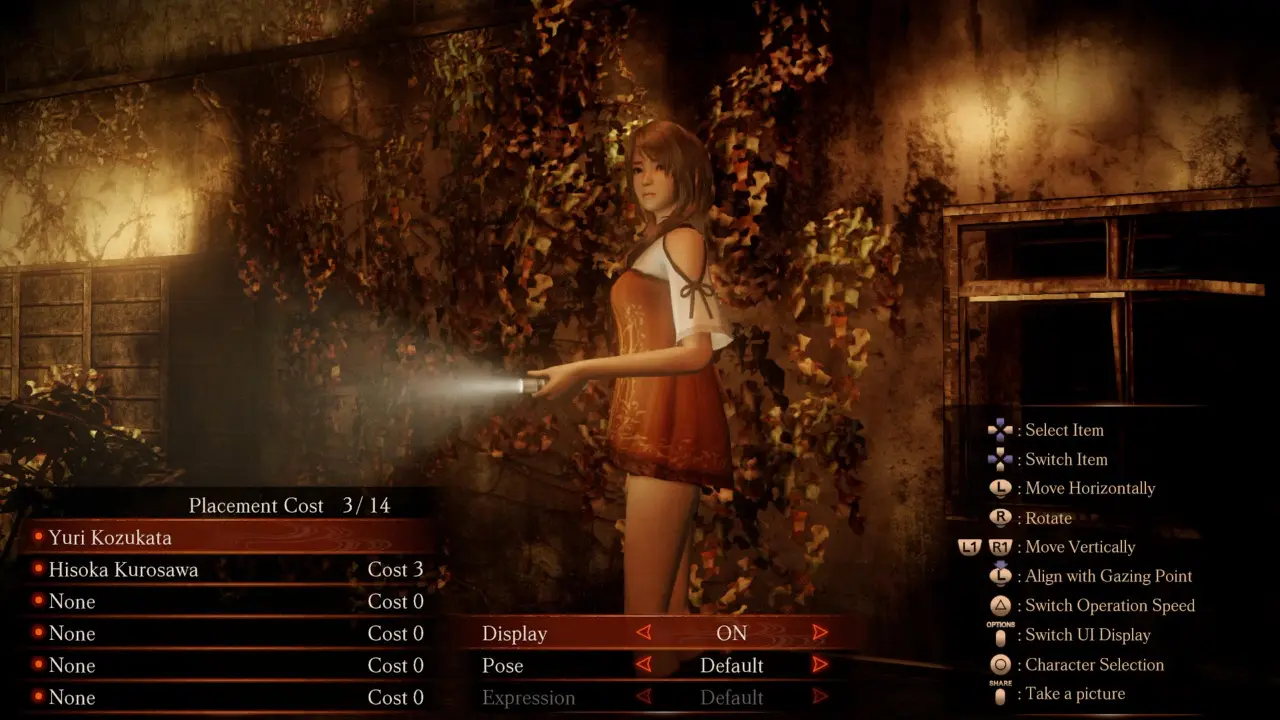Viewport: 1280px width, 720px height.
Task: Advance Pose to the next option
Action: tap(820, 665)
